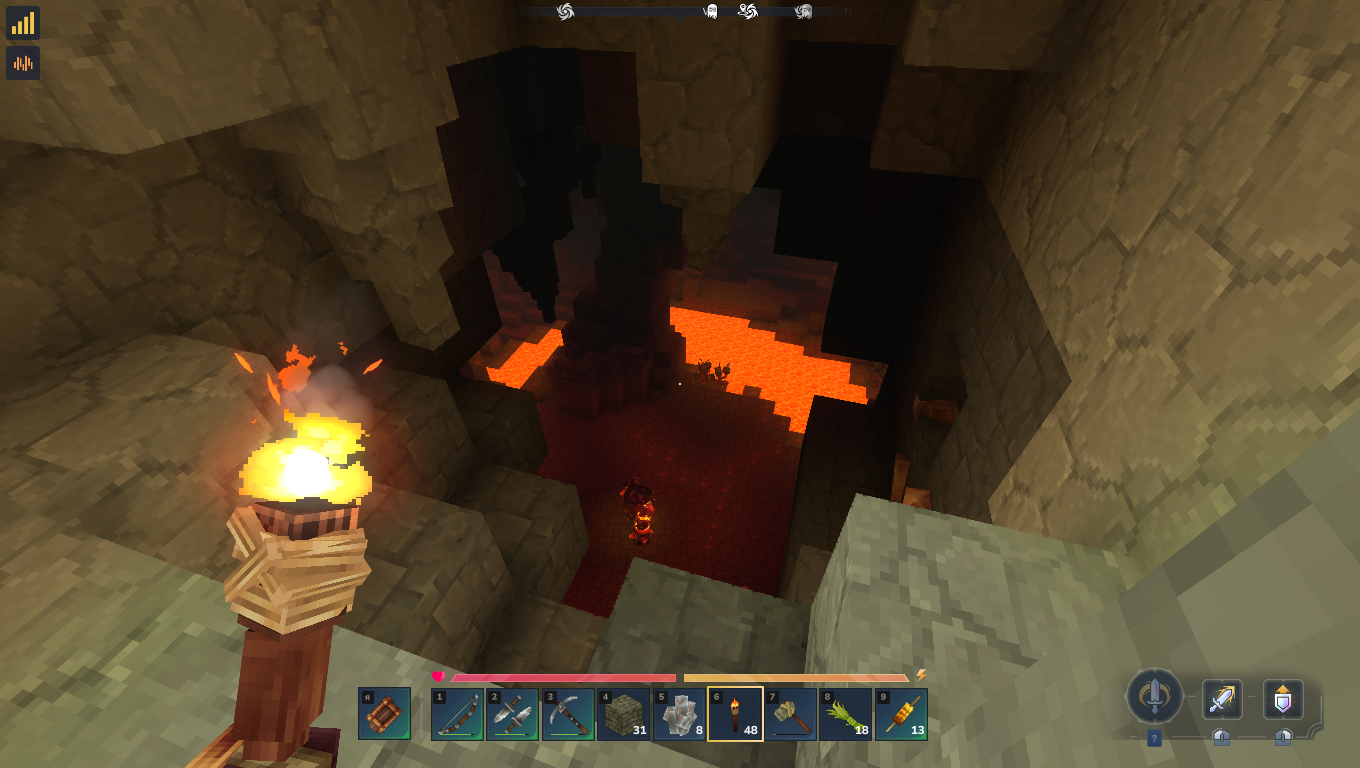Screen dimensions: 1360x768
Task: Trigger the shield with up-arrow ability
Action: click(x=1283, y=699)
